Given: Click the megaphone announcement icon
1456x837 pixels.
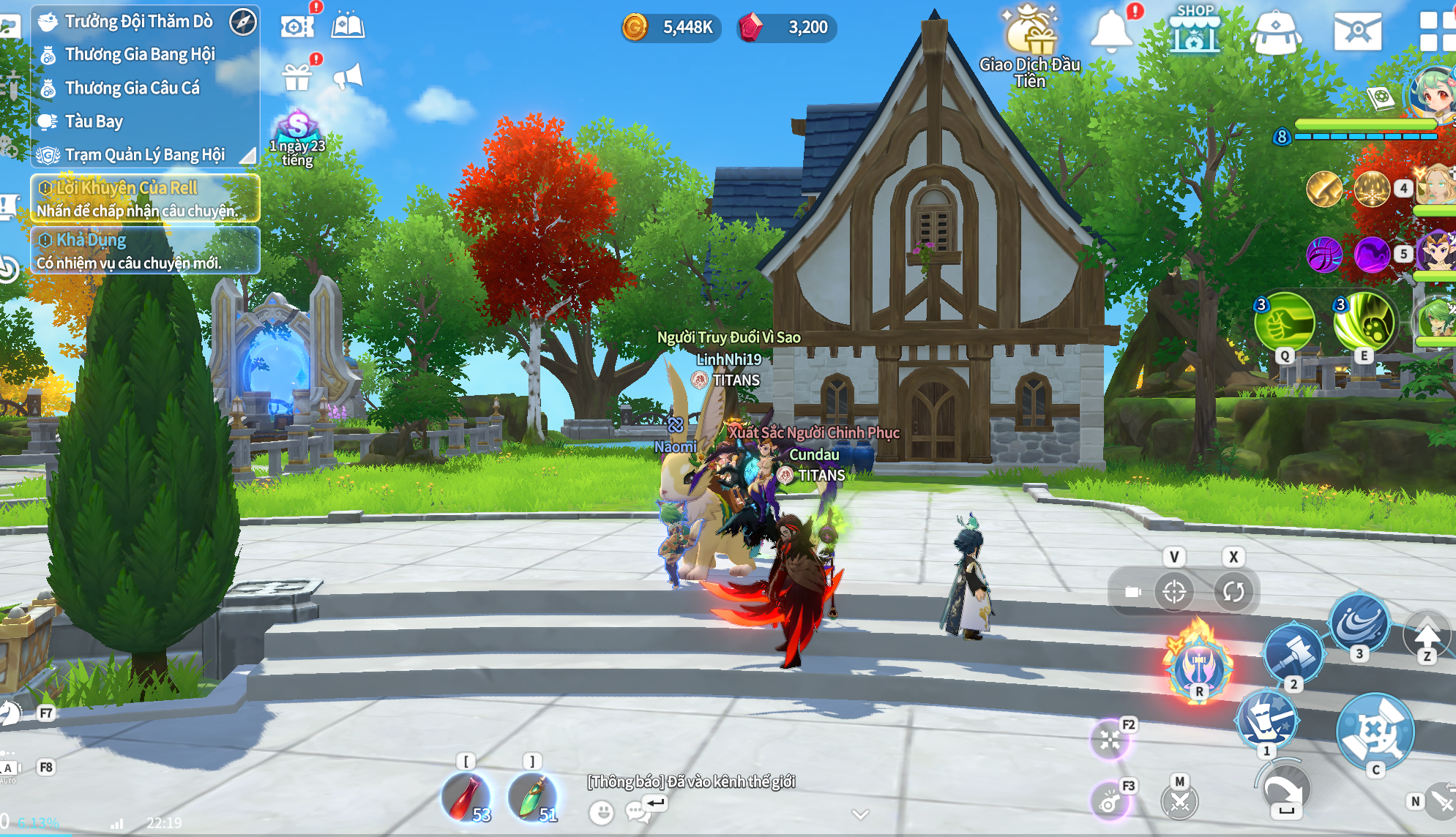Looking at the screenshot, I should 348,76.
